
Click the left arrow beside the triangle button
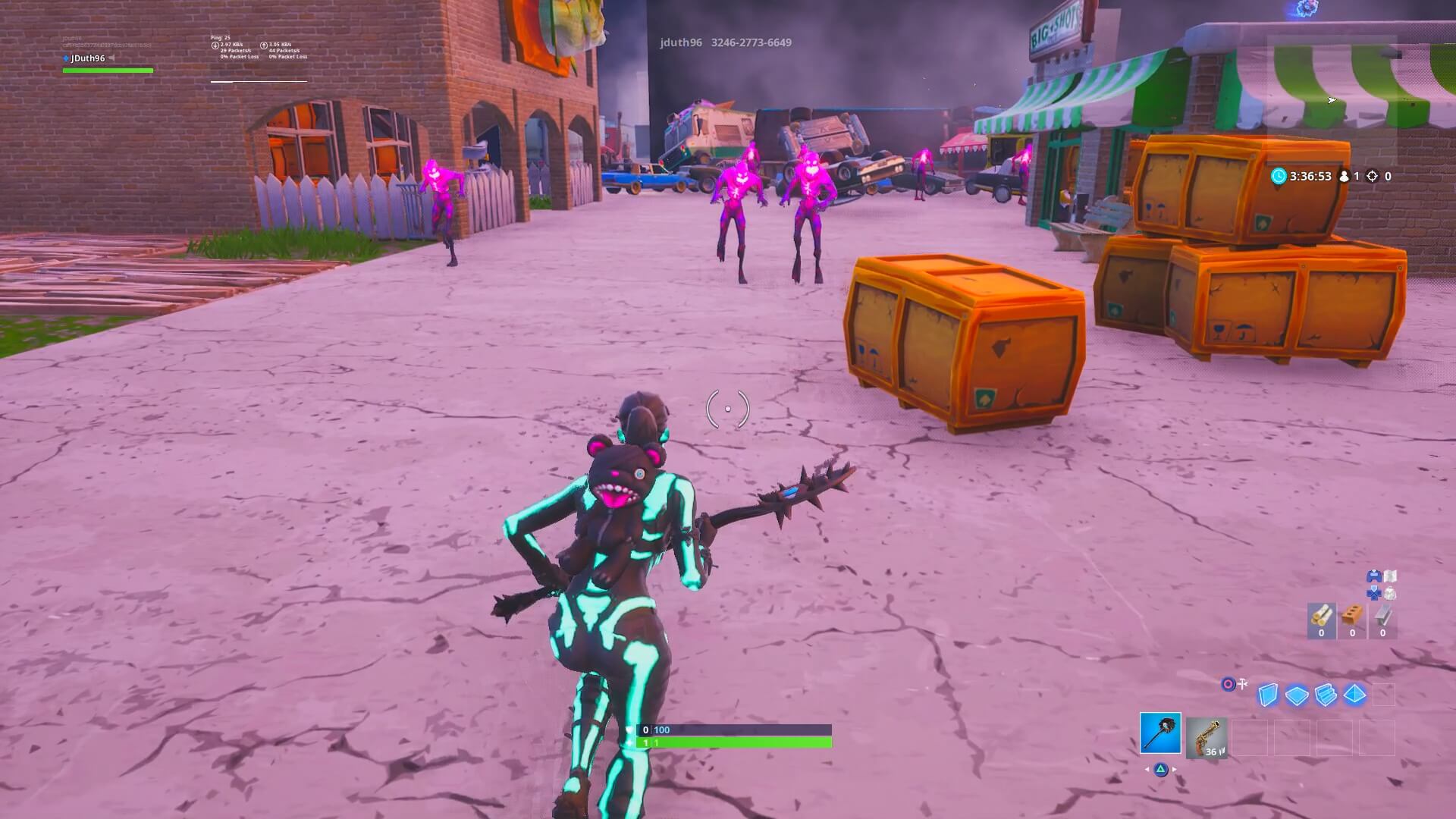pos(1148,770)
